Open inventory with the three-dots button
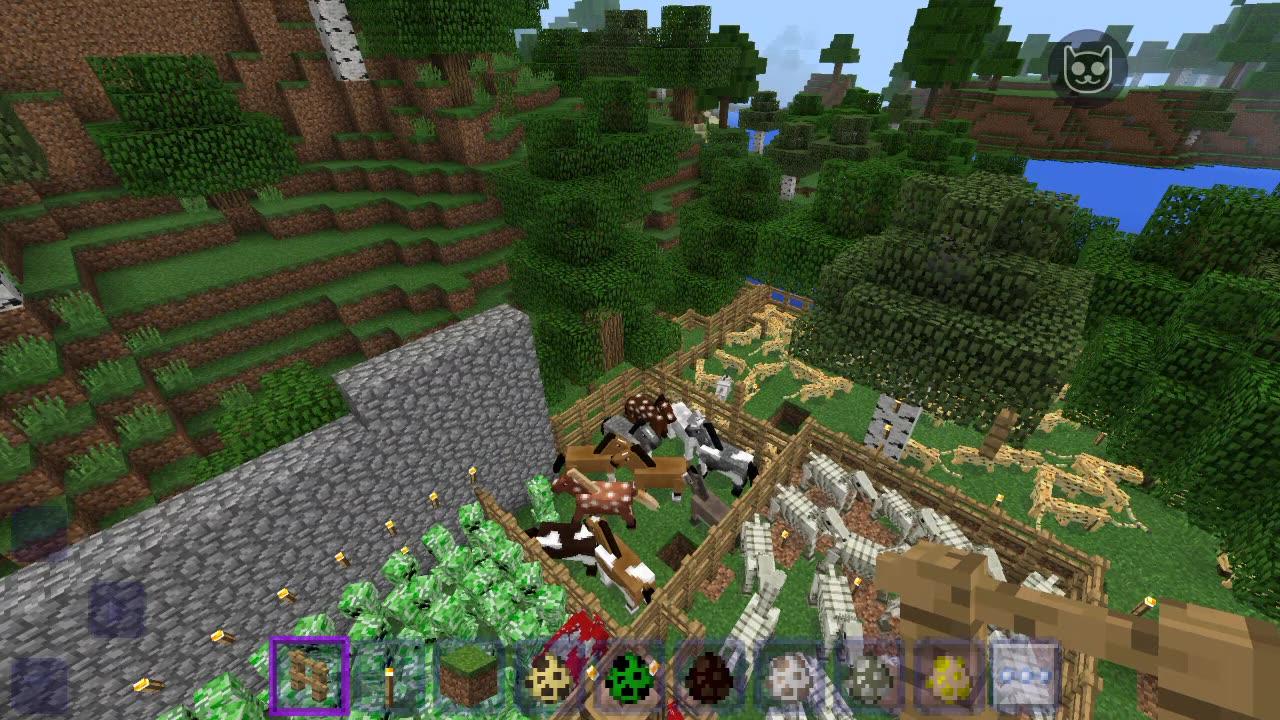The width and height of the screenshot is (1280, 720). tap(1026, 677)
